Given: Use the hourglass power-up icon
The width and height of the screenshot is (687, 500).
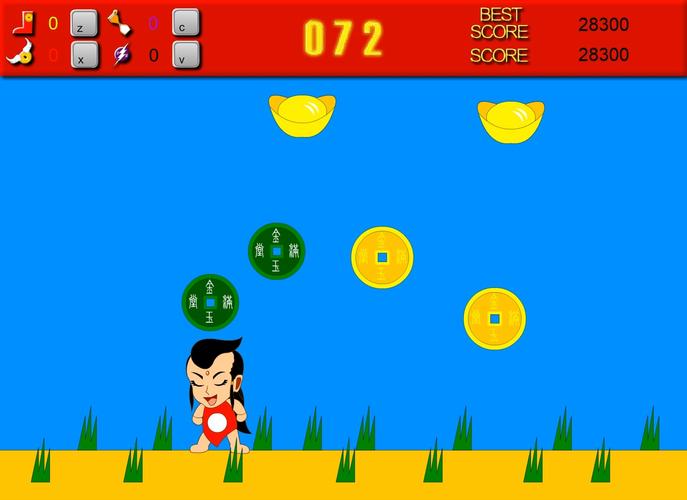Looking at the screenshot, I should coord(119,22).
